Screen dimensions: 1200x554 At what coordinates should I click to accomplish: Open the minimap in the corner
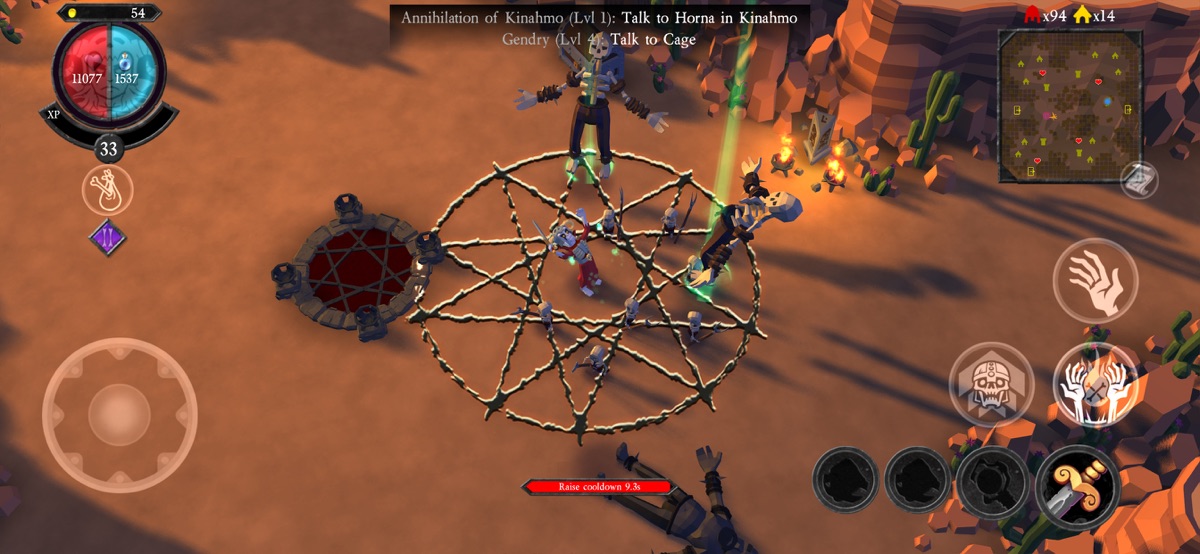(1070, 105)
